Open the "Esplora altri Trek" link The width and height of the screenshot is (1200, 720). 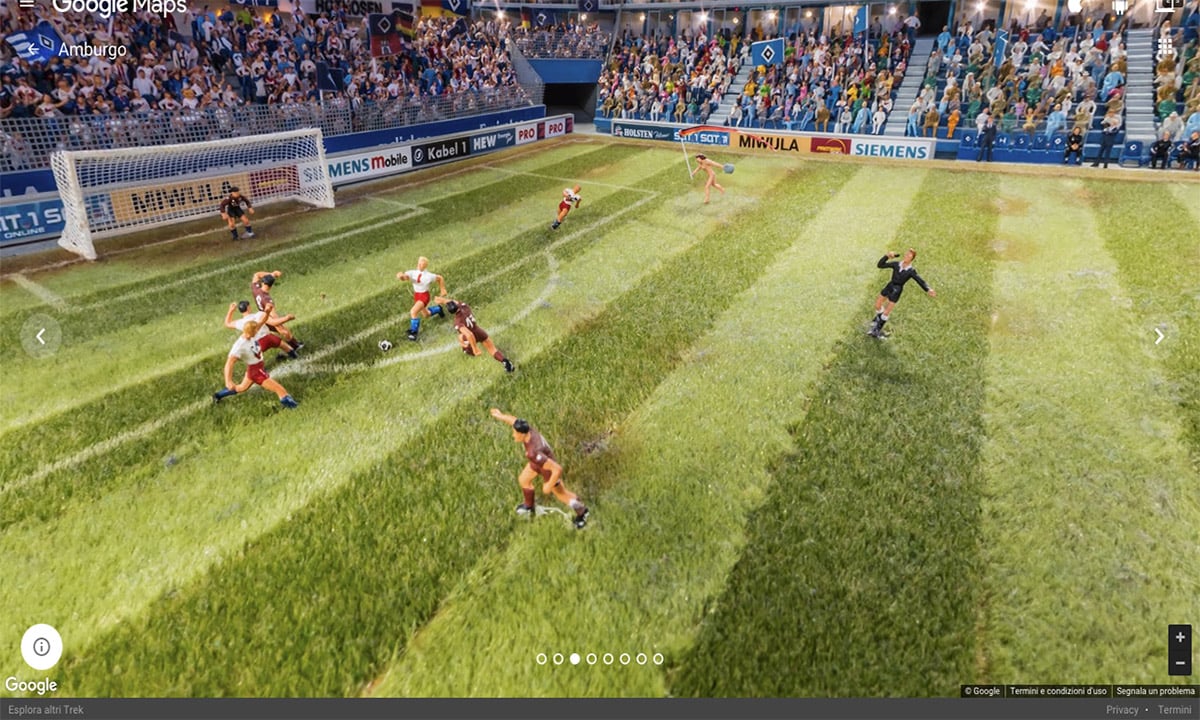pyautogui.click(x=44, y=710)
